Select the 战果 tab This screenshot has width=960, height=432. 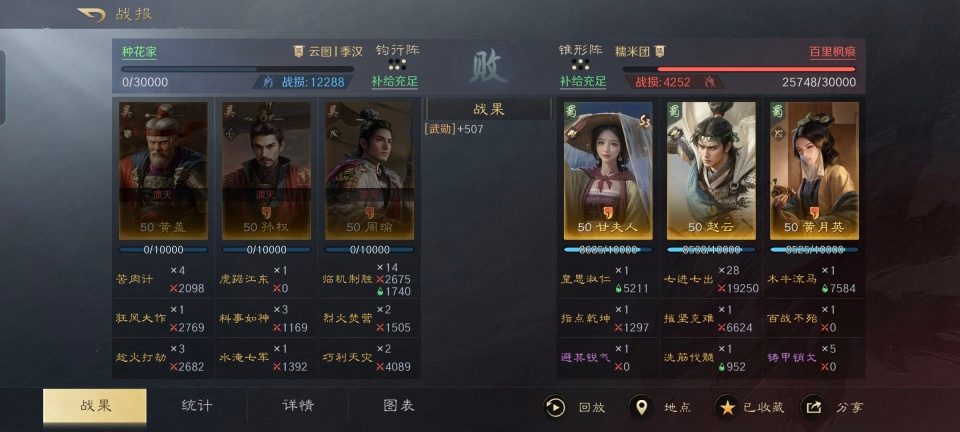pos(95,405)
